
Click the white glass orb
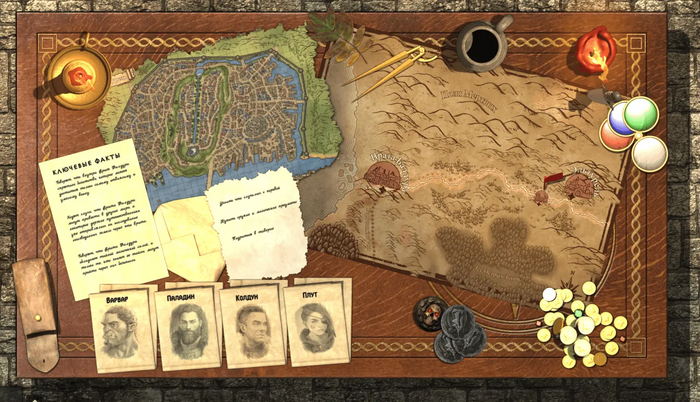[650, 153]
